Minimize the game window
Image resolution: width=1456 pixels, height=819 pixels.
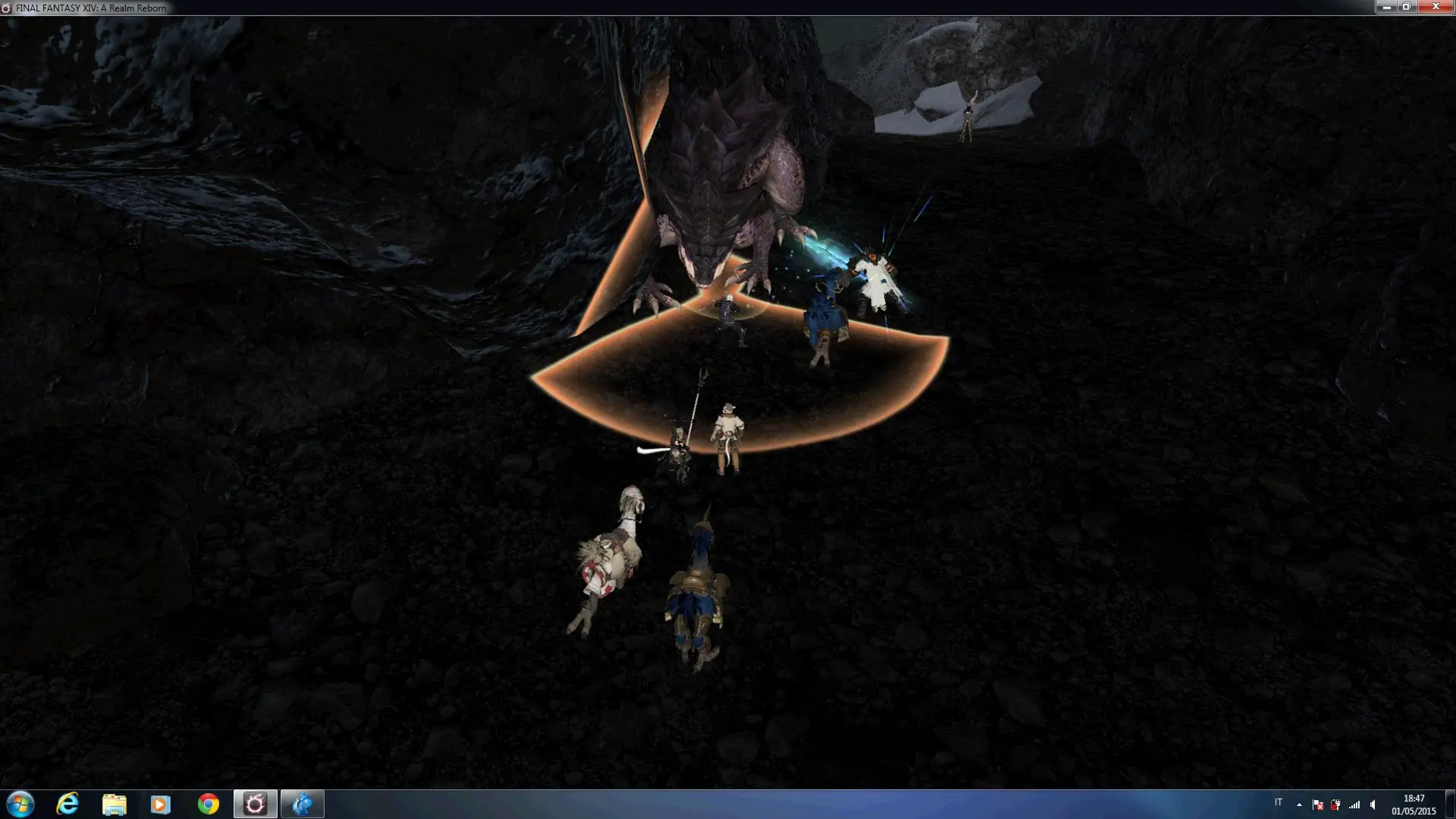tap(1386, 7)
